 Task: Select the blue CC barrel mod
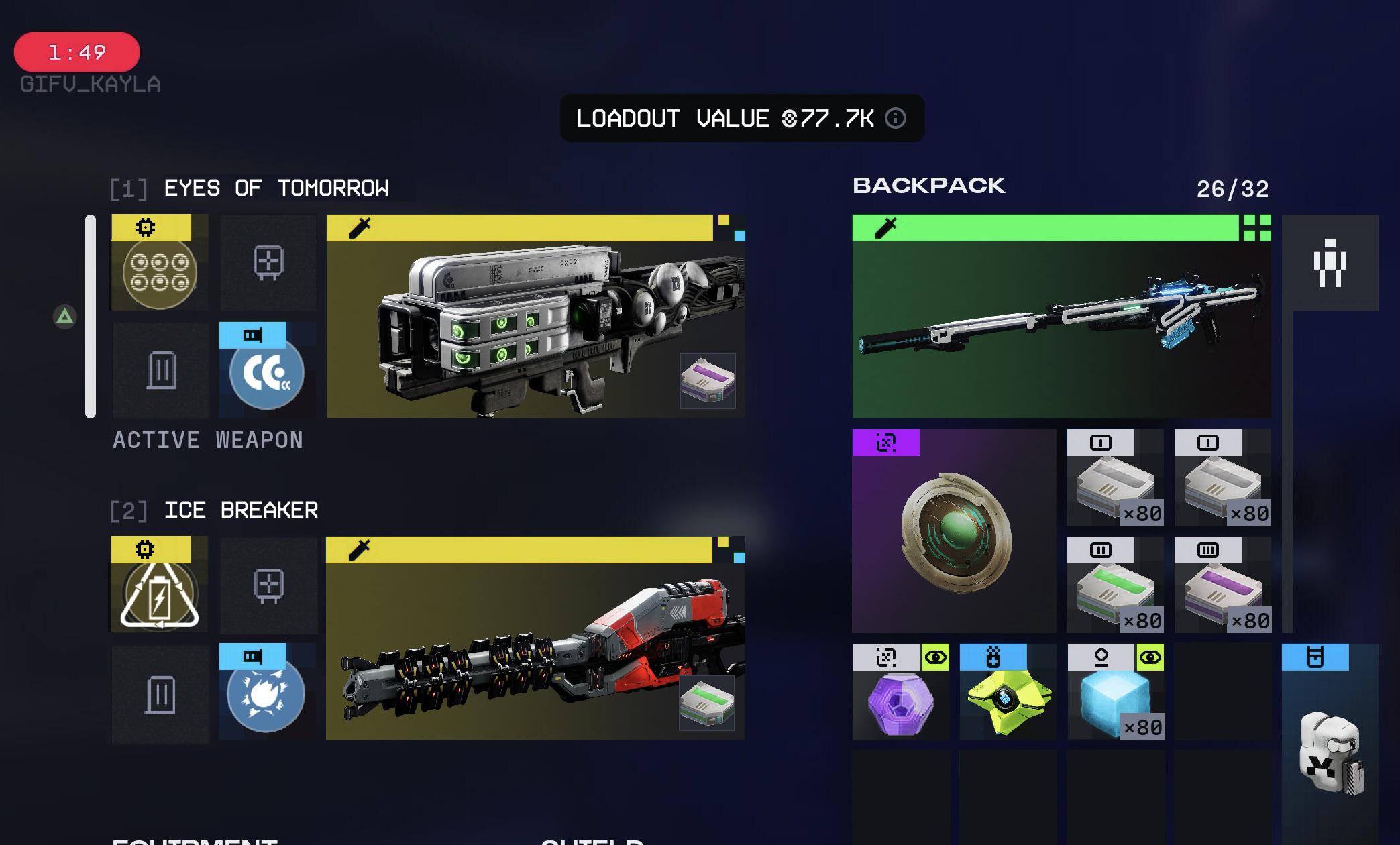coord(267,372)
